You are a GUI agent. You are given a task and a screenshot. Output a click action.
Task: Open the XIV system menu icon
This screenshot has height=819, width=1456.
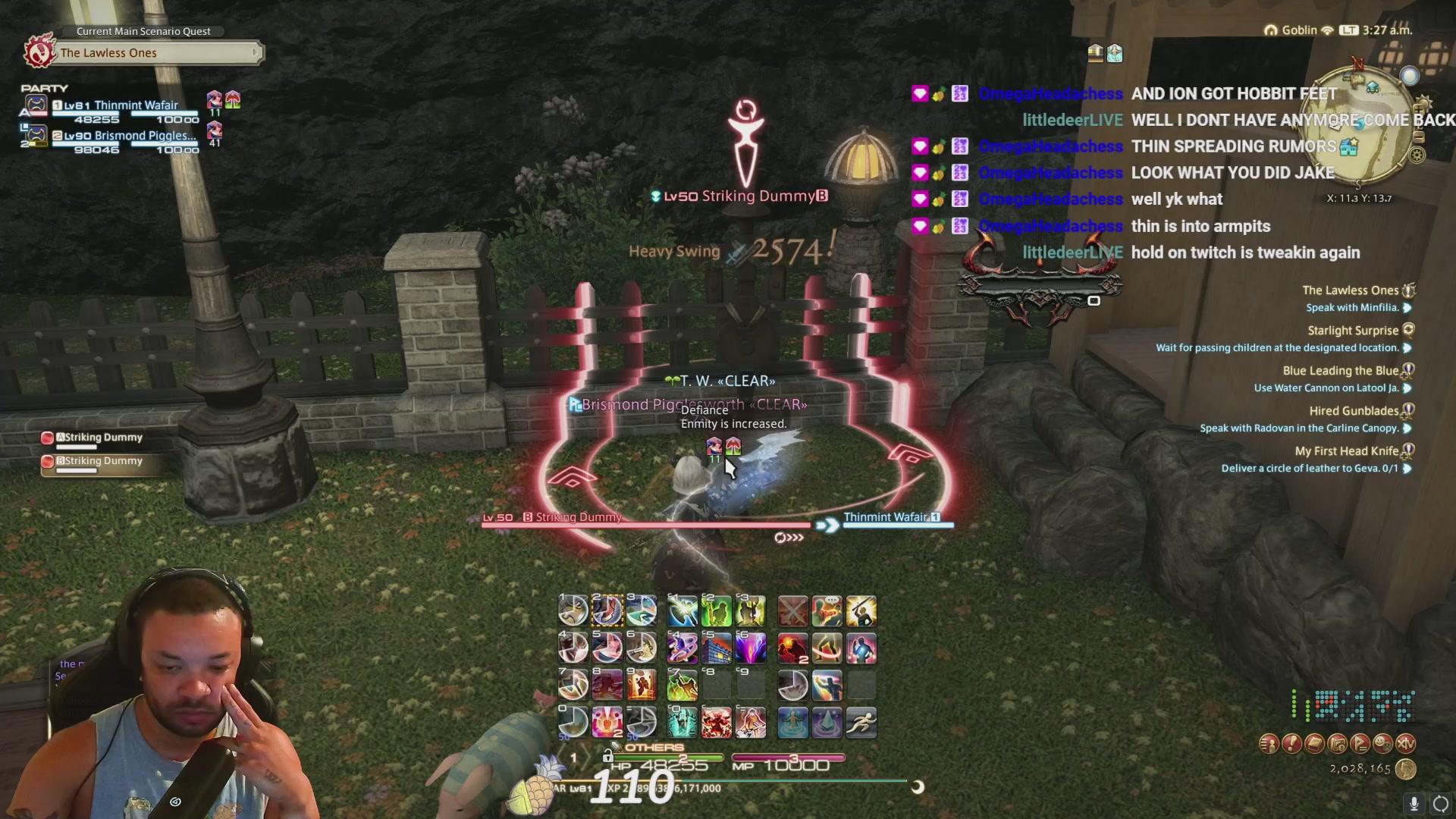1405,744
